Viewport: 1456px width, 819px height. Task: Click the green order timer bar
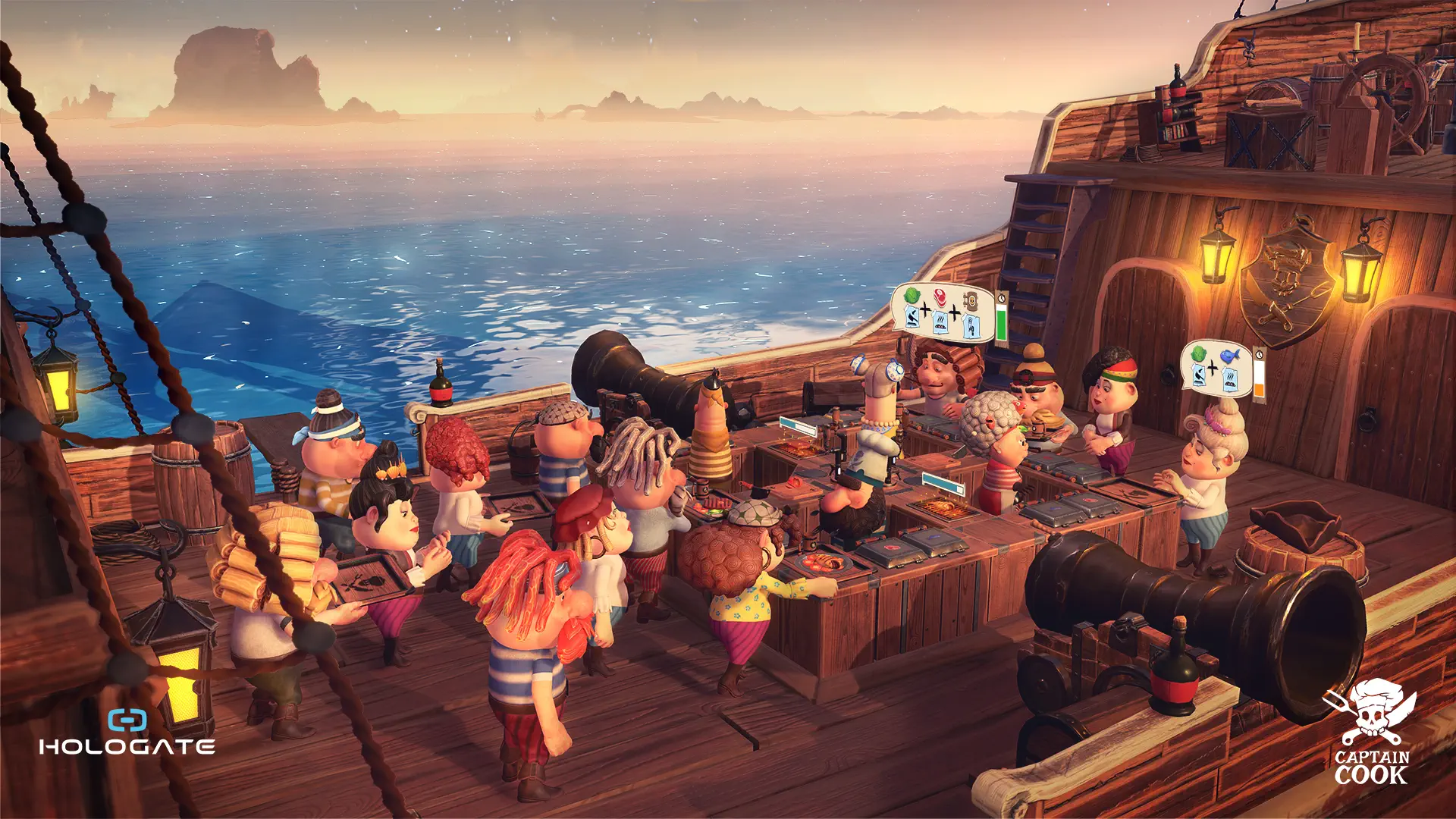pyautogui.click(x=1001, y=325)
